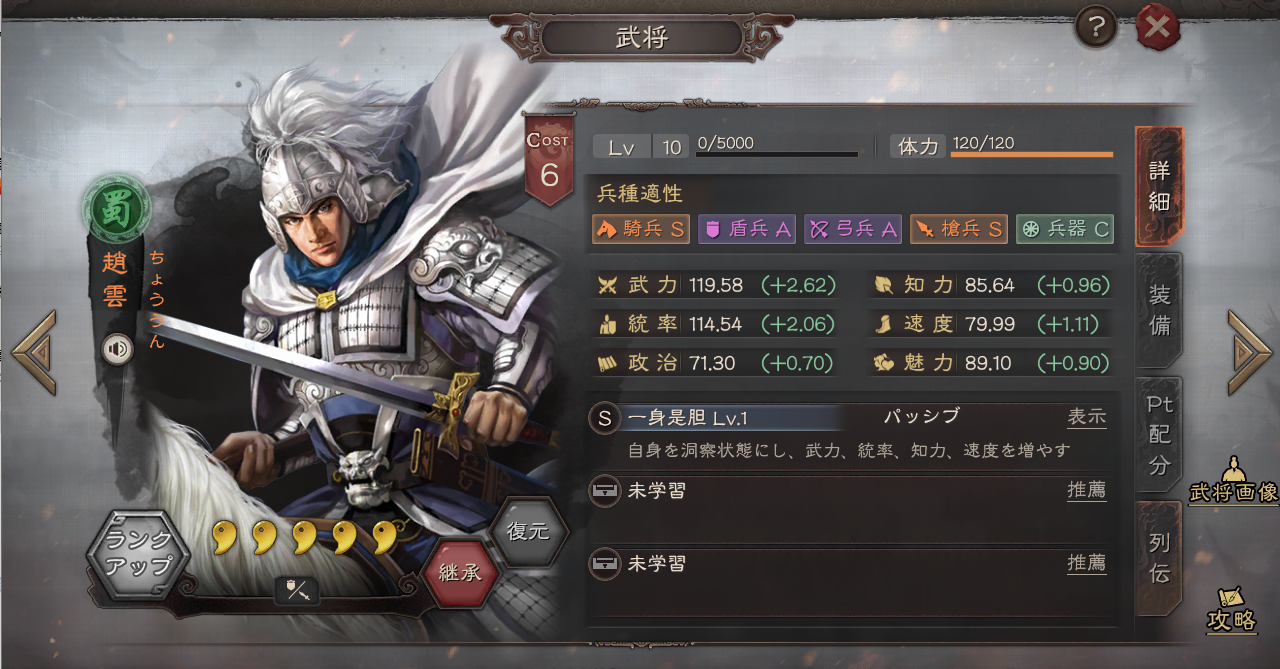This screenshot has width=1280, height=669.
Task: Click 表示 for the 一身是胆 skill
Action: tap(1086, 417)
